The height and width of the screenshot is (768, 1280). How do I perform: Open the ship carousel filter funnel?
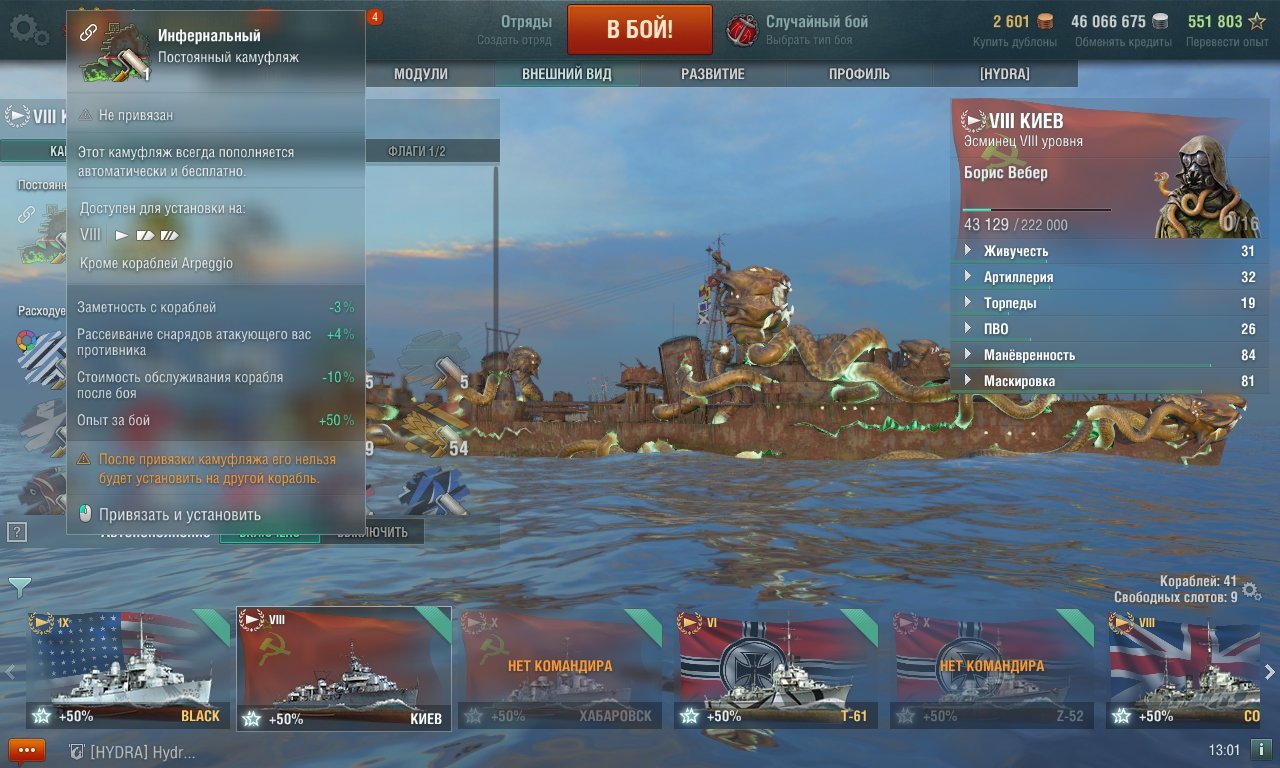(19, 587)
